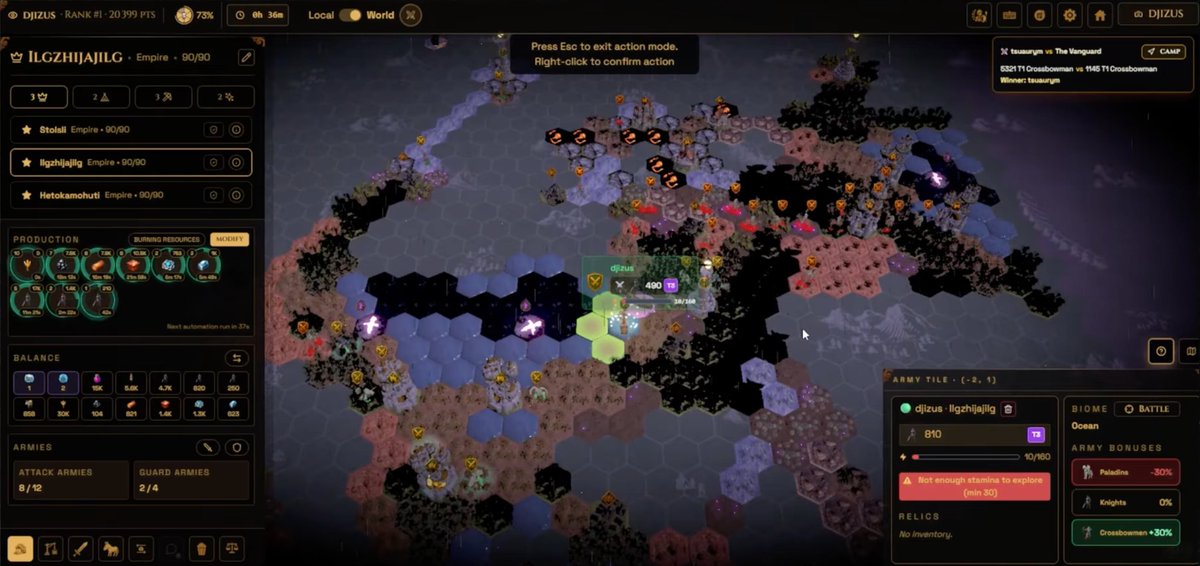Delete the army with the trash icon
The height and width of the screenshot is (566, 1200).
point(1008,409)
